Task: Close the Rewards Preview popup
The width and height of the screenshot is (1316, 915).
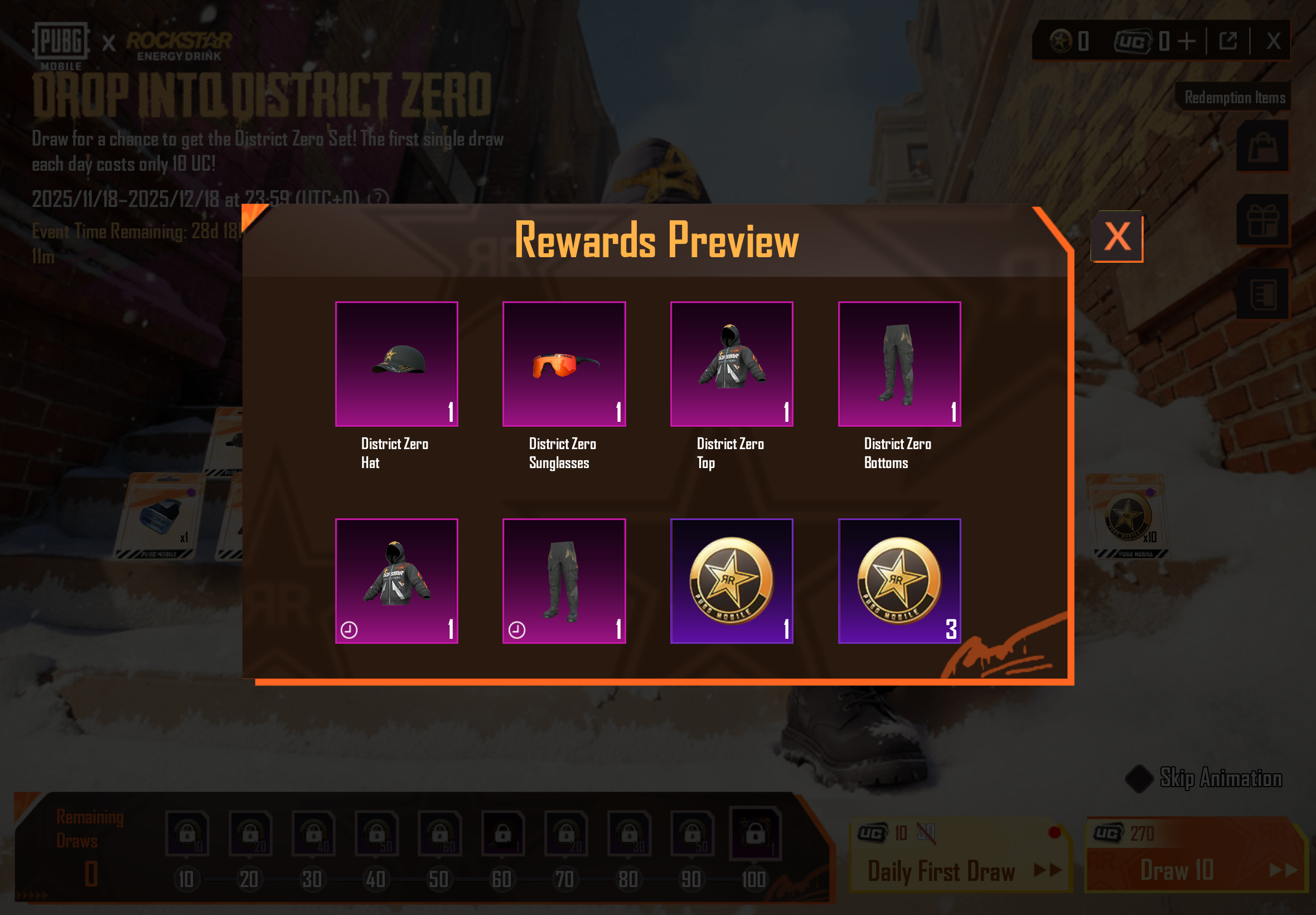Action: pyautogui.click(x=1116, y=236)
